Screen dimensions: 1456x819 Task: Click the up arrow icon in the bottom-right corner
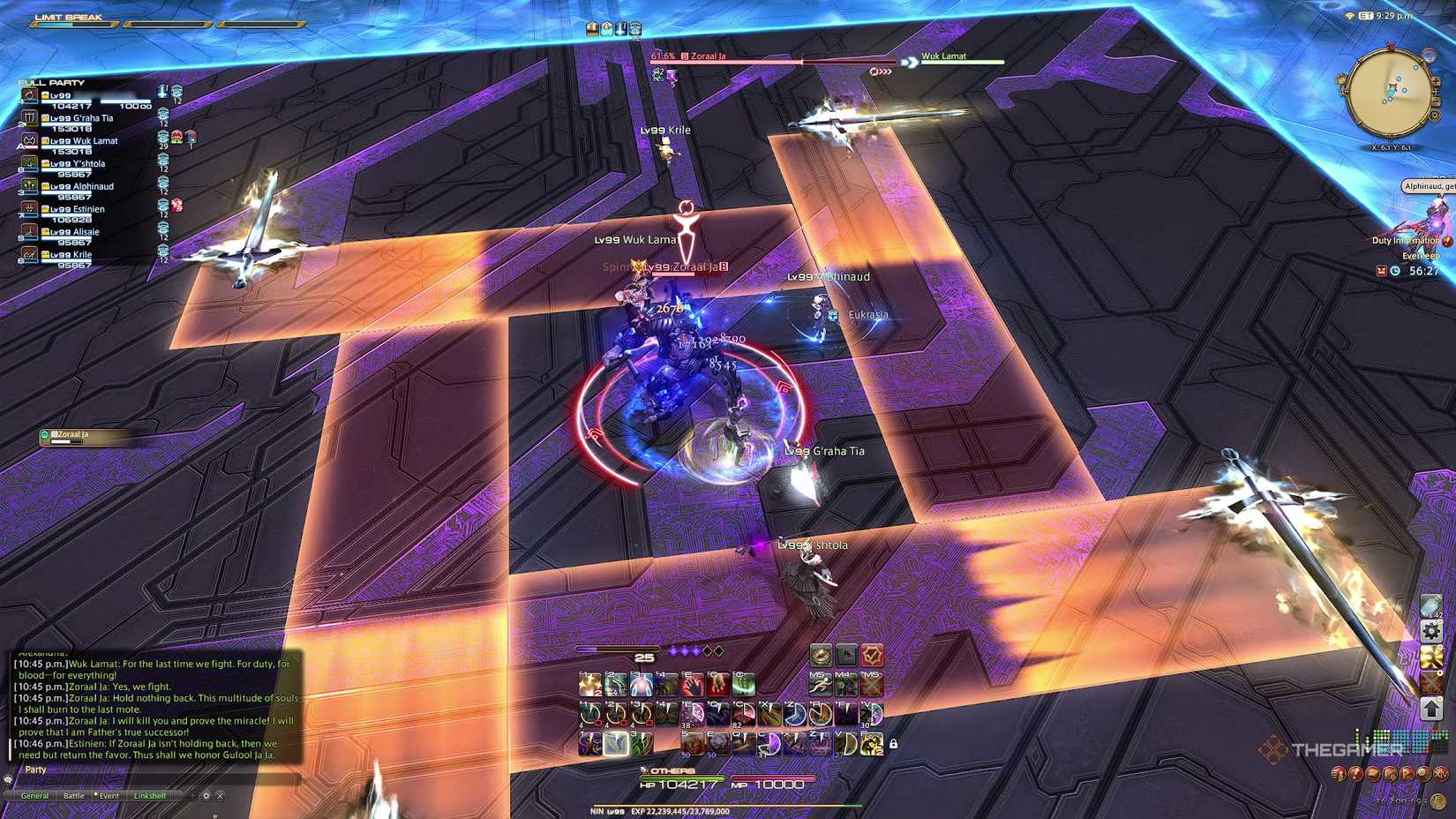[x=1430, y=707]
